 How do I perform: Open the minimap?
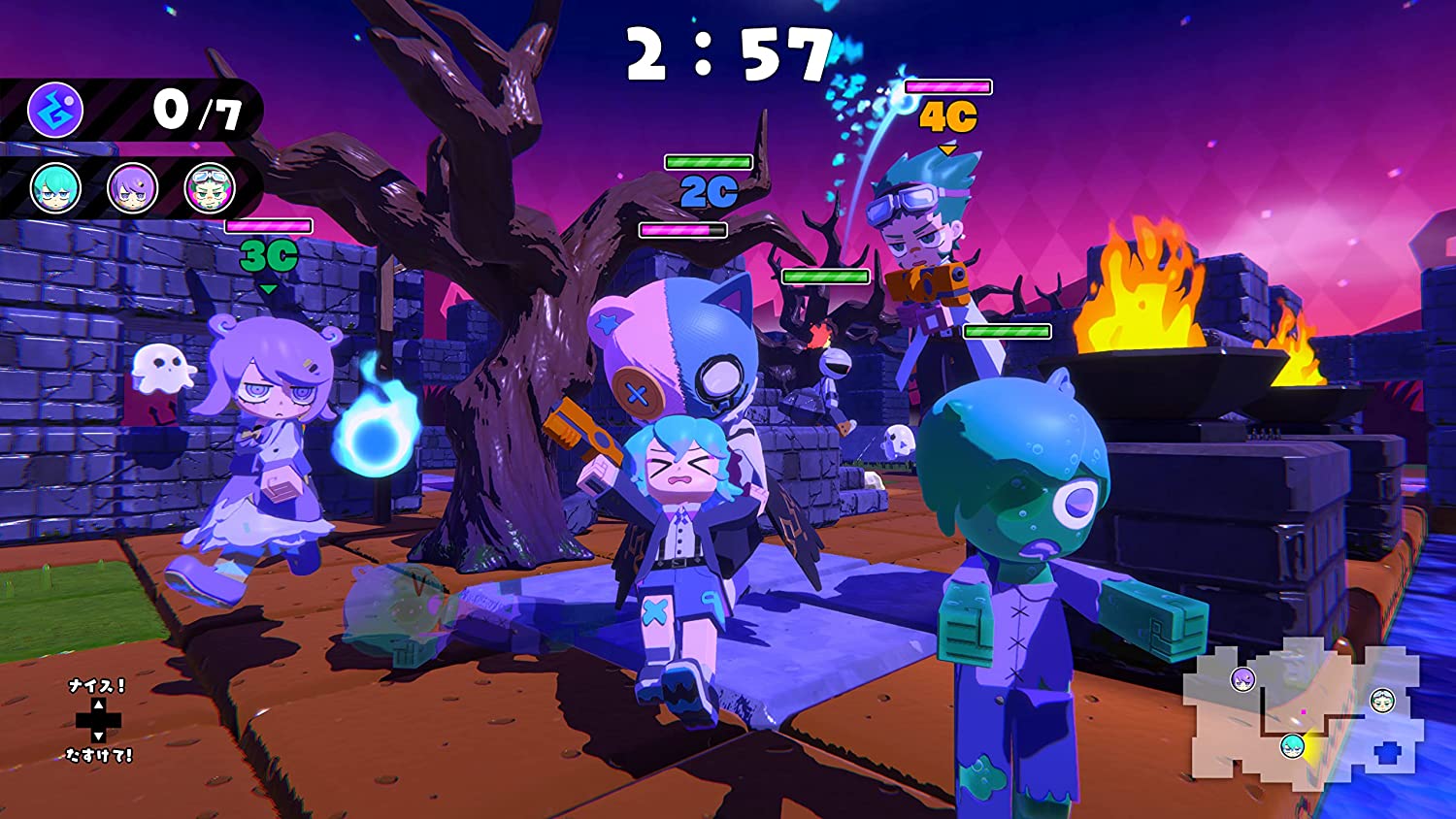pos(1301,708)
